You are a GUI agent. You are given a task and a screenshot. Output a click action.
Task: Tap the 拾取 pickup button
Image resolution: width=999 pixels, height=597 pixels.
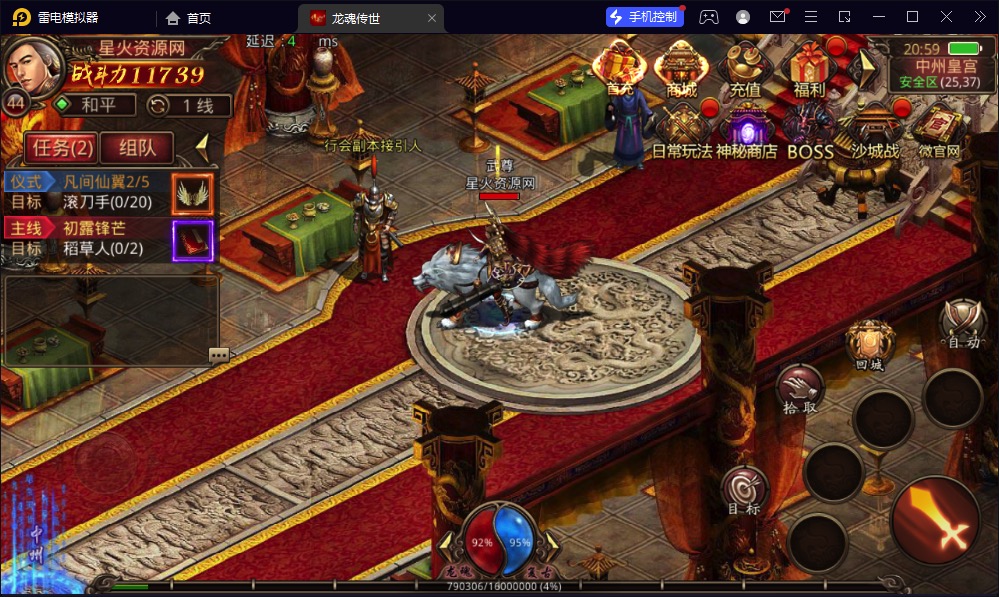(800, 389)
